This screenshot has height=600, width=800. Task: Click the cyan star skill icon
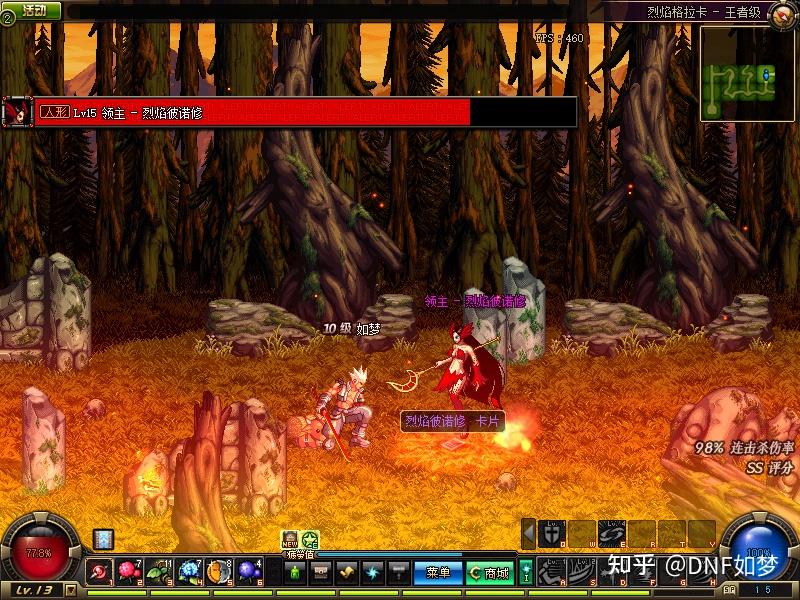pos(373,573)
